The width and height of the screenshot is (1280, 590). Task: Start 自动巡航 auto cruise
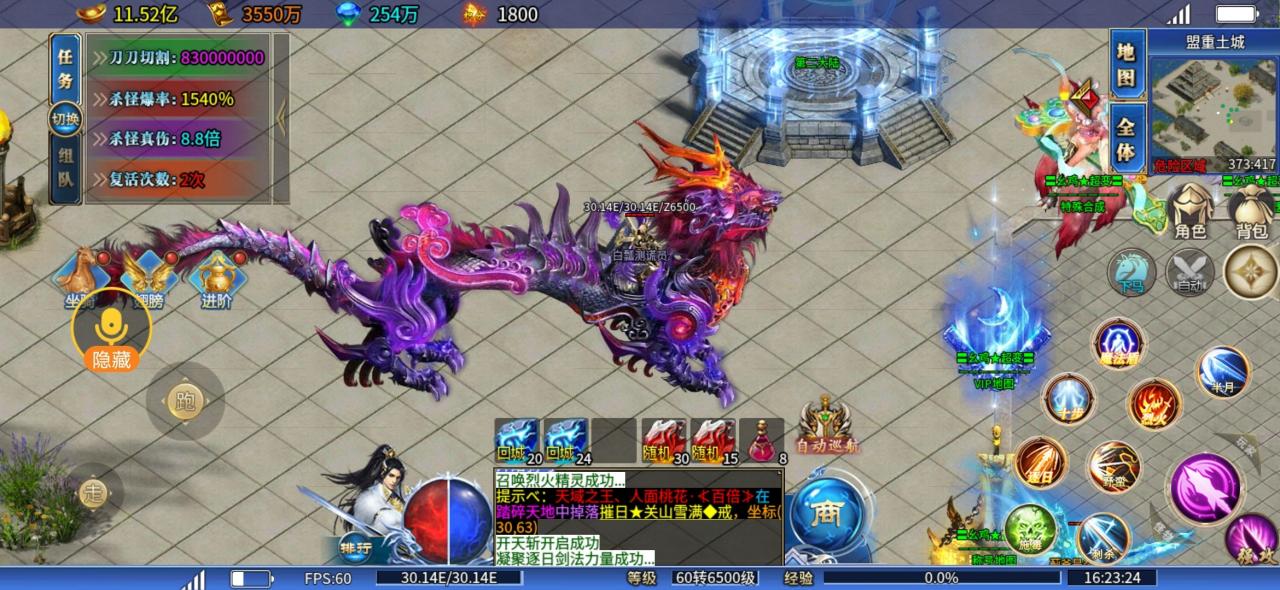click(826, 424)
